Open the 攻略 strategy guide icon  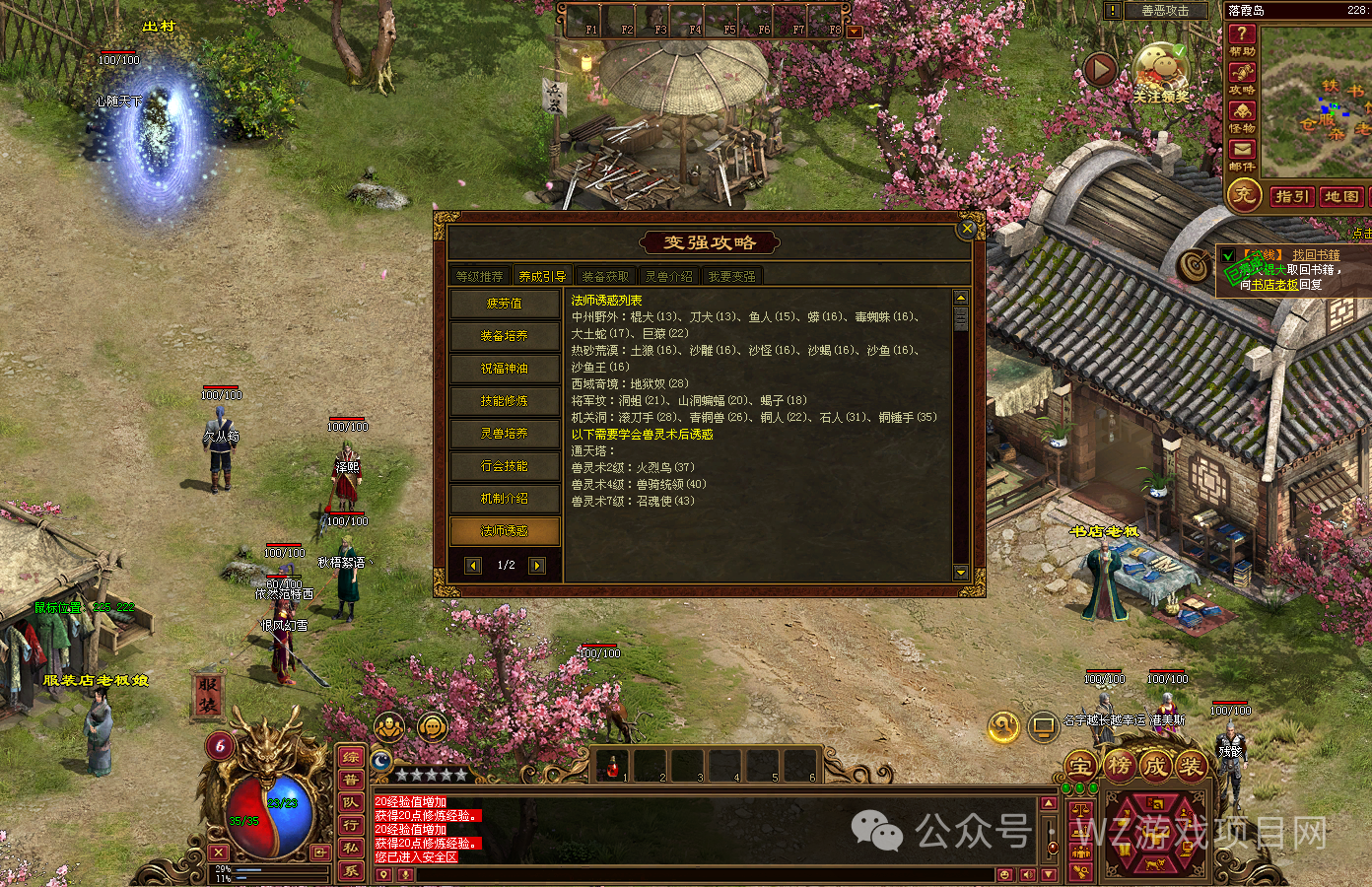pos(1240,72)
